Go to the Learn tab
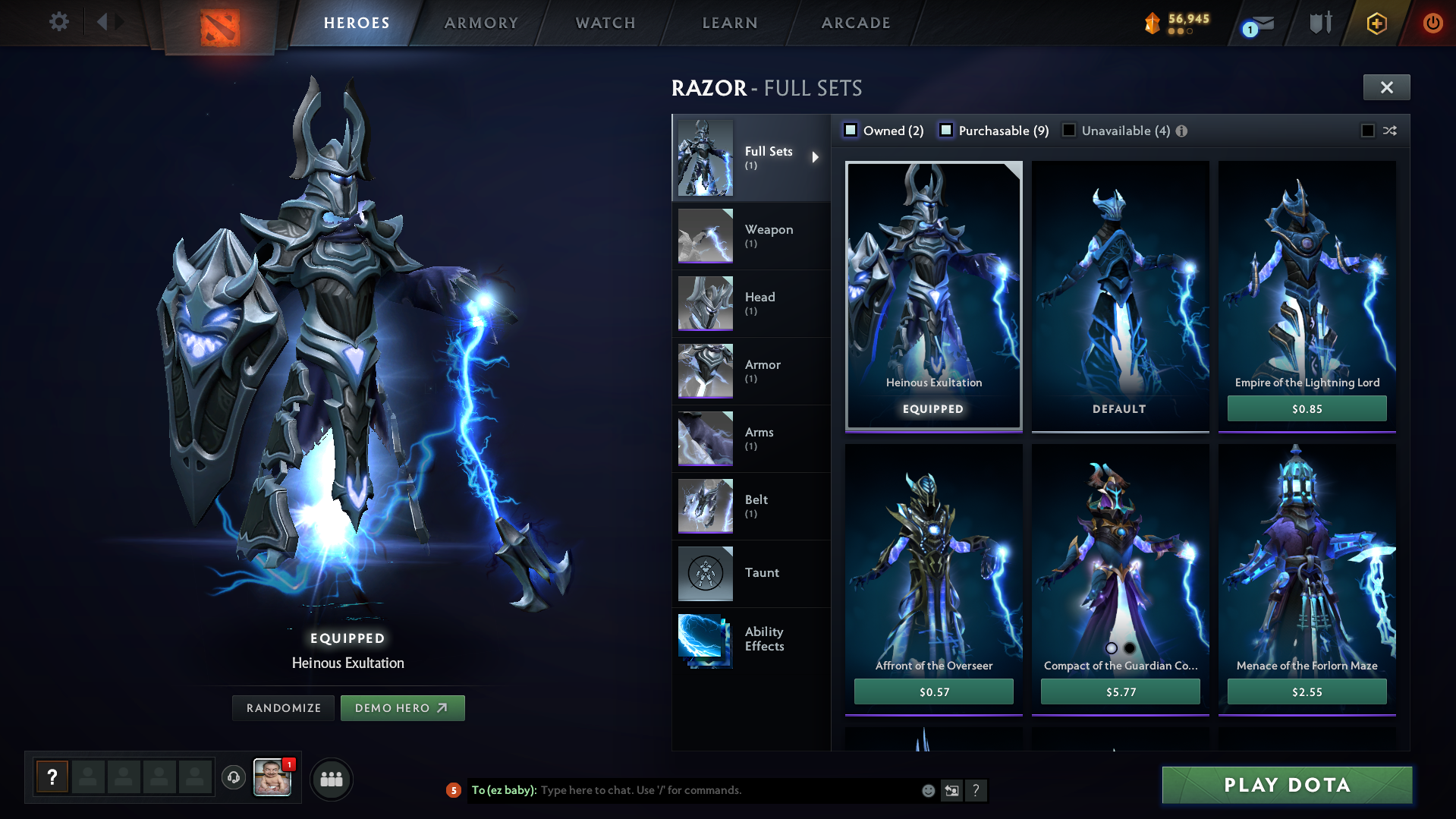Screen dimensions: 1456x819 click(730, 23)
